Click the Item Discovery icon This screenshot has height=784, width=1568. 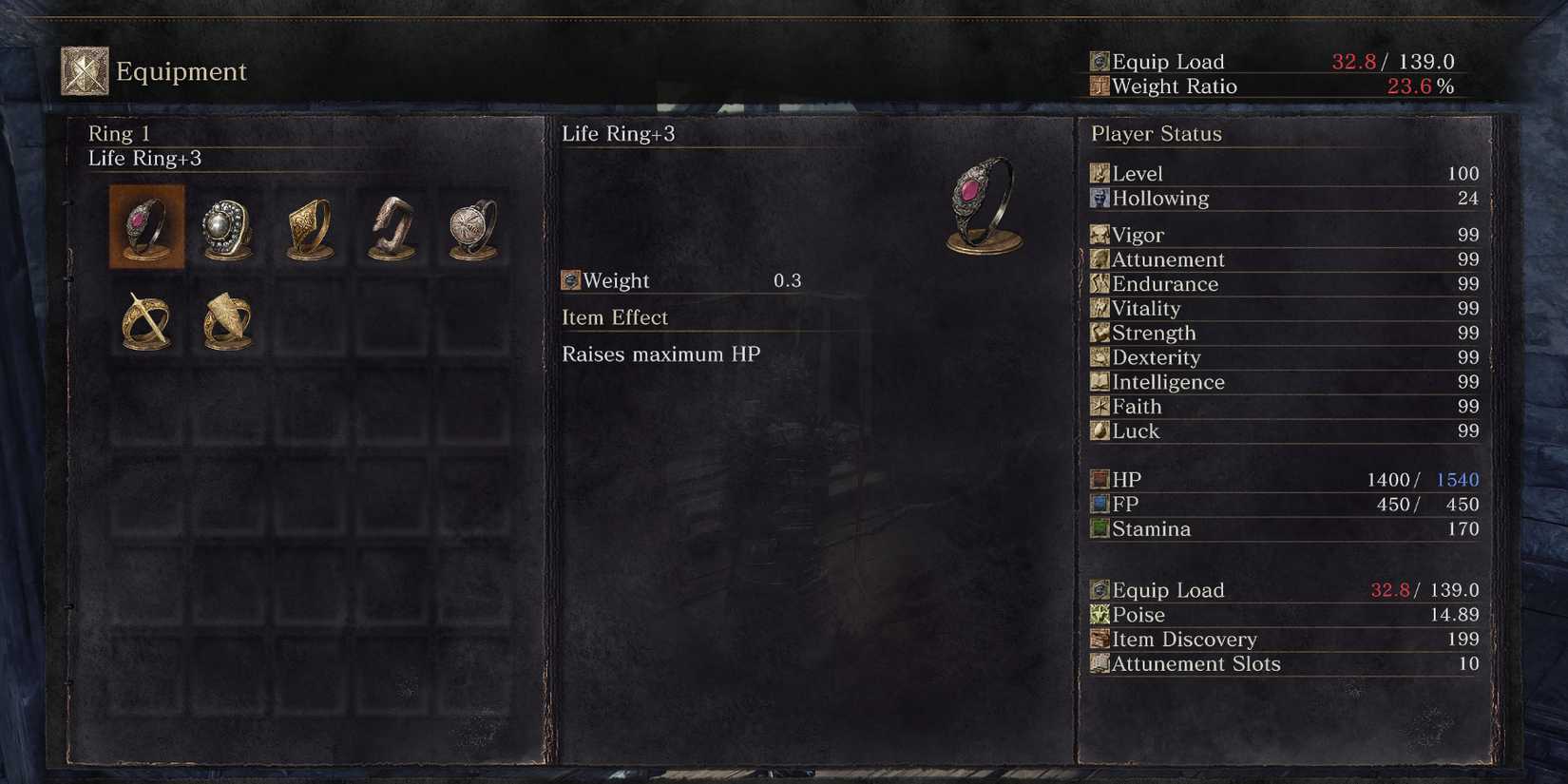pos(1100,640)
